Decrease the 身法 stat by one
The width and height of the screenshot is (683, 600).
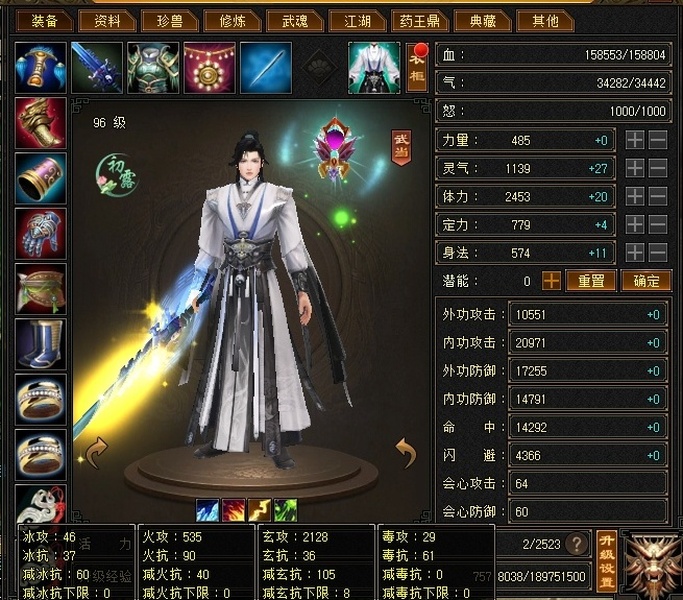coord(658,253)
